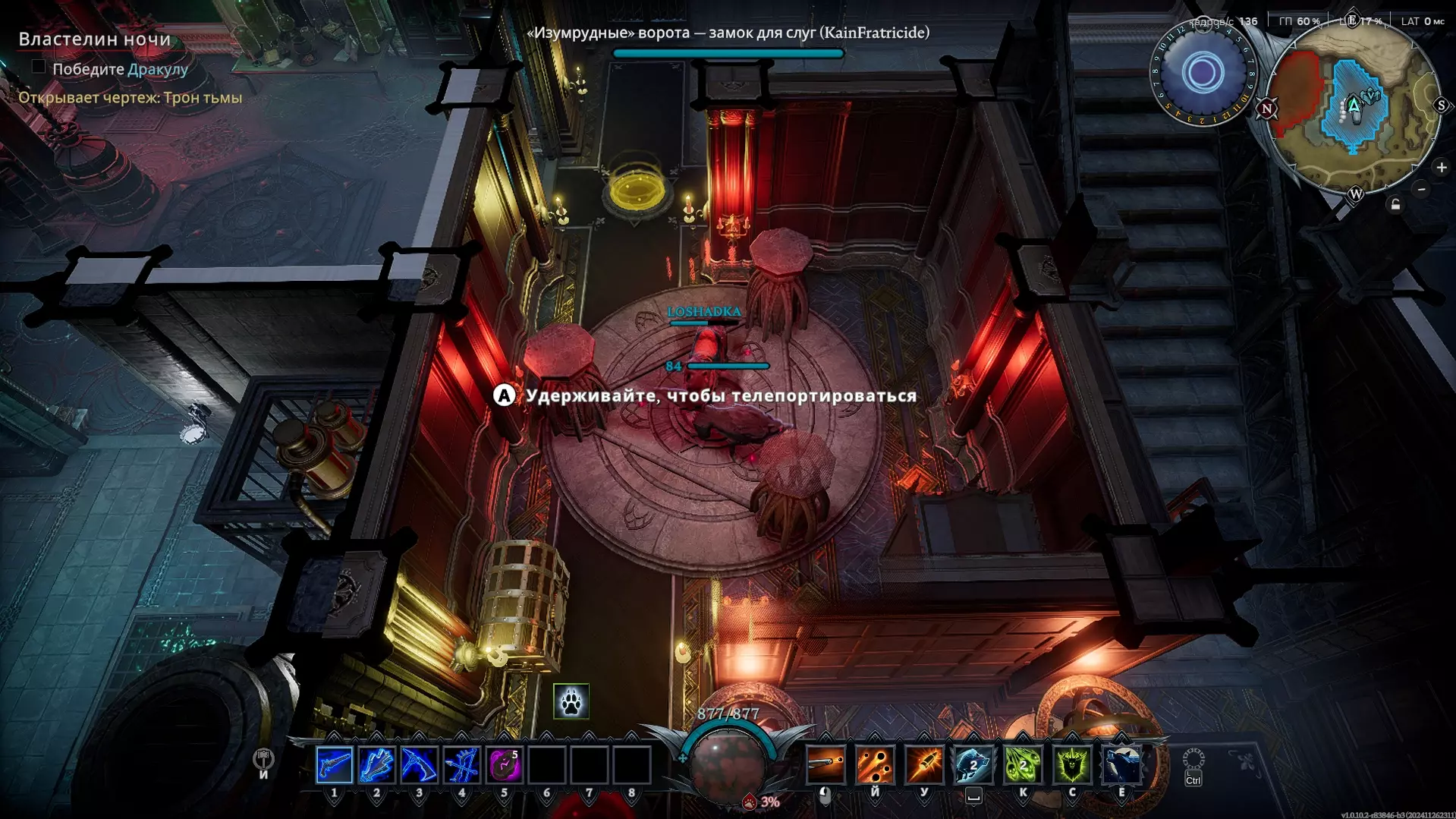1456x819 pixels.
Task: Select the crossbow in hotbar slot 4
Action: [x=461, y=765]
